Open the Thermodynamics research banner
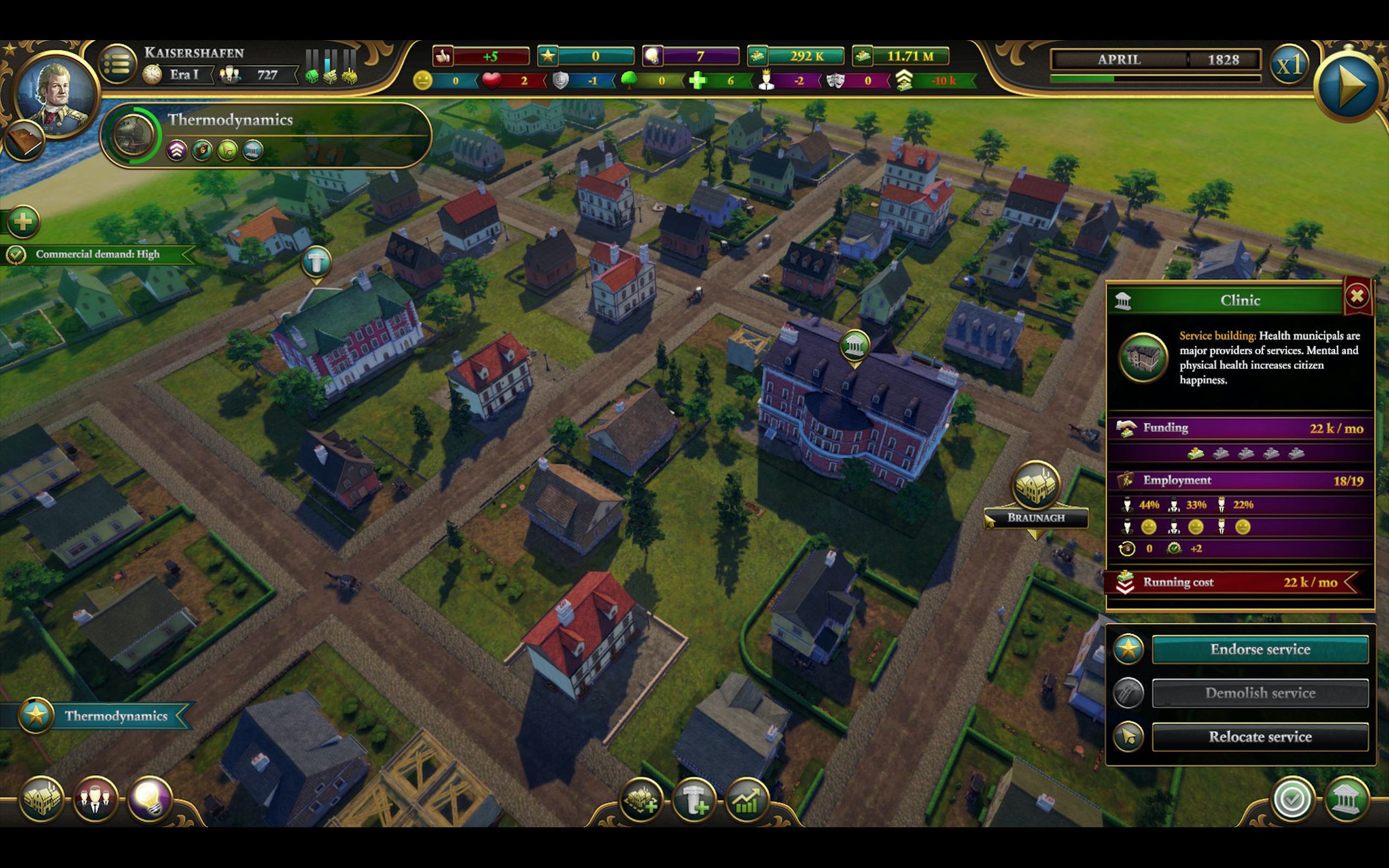Viewport: 1389px width, 868px height. (x=266, y=136)
